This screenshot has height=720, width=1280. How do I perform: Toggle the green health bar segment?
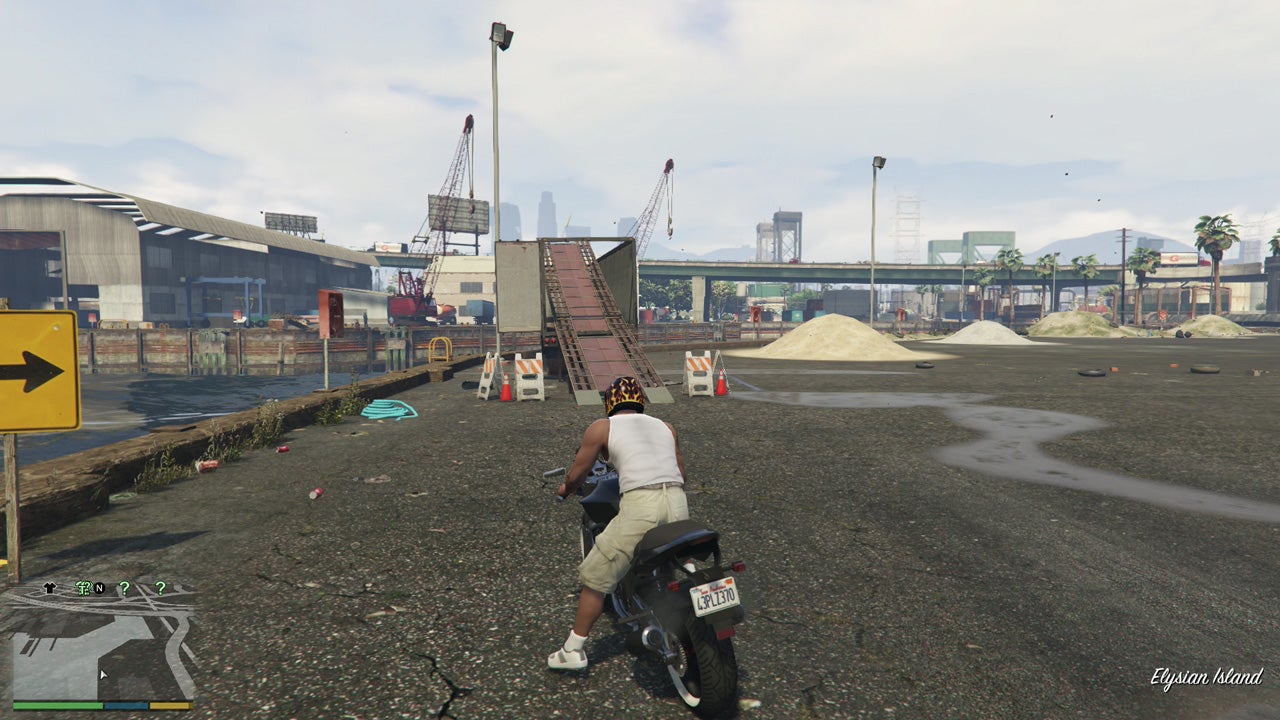click(x=56, y=705)
